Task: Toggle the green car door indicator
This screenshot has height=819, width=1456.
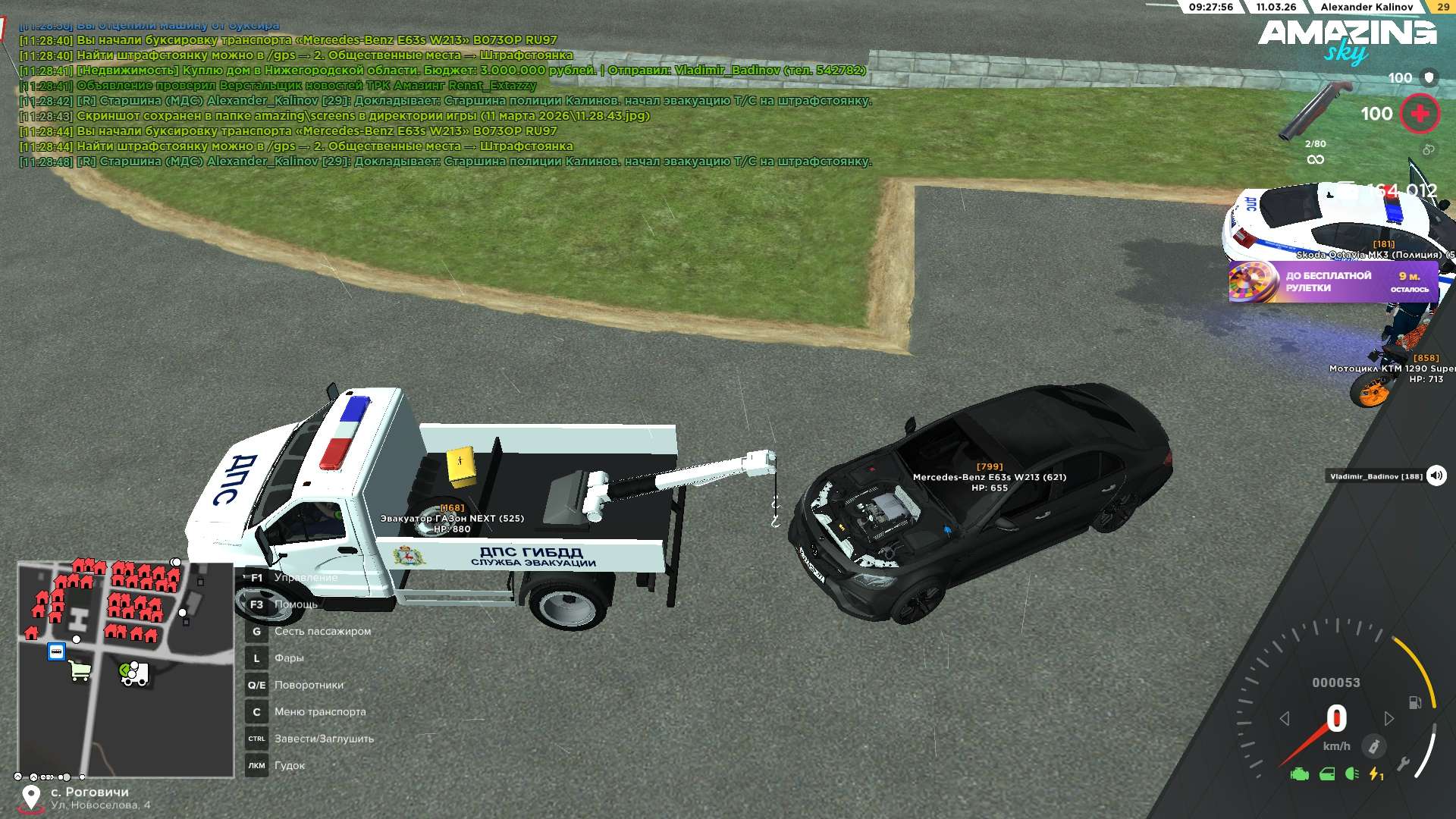Action: tap(1327, 774)
